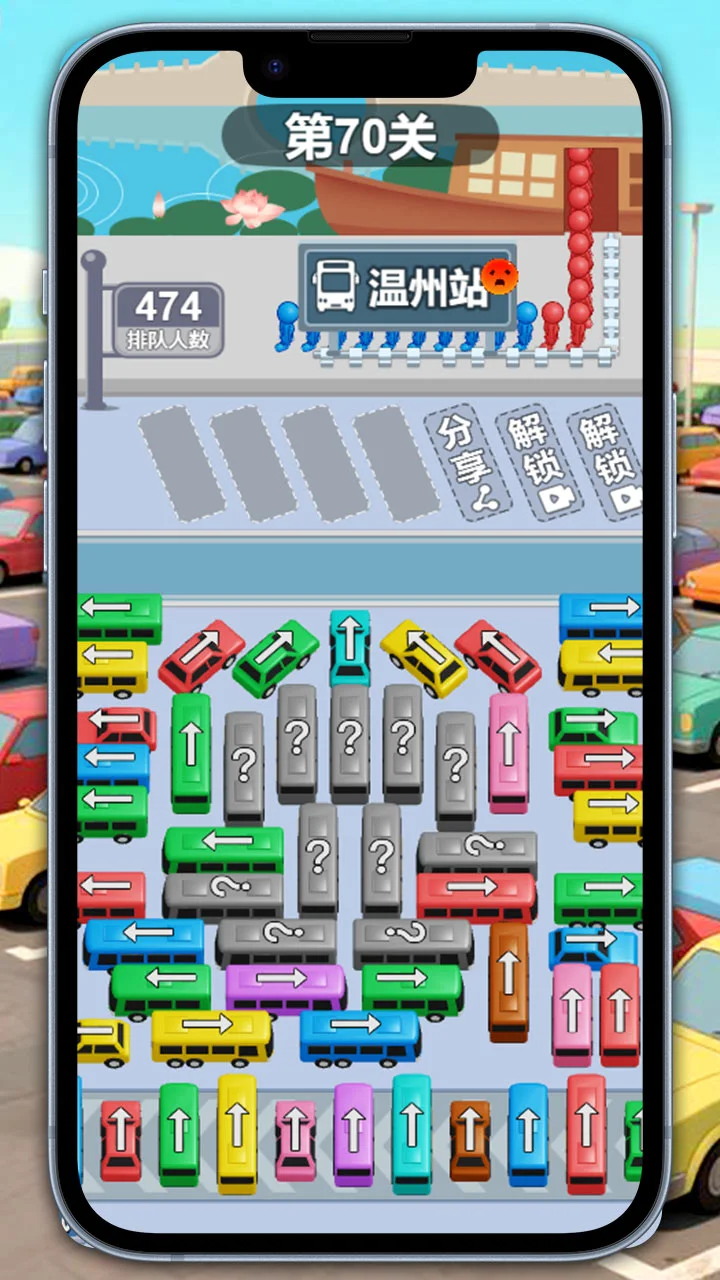Tap the diagonal green car

pyautogui.click(x=275, y=658)
